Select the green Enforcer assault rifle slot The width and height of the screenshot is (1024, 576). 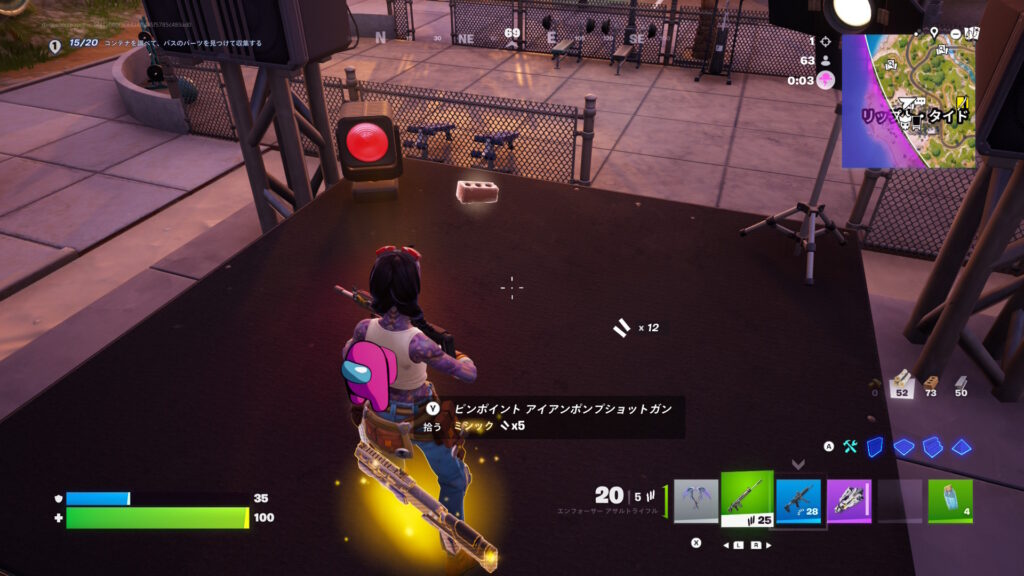point(747,498)
